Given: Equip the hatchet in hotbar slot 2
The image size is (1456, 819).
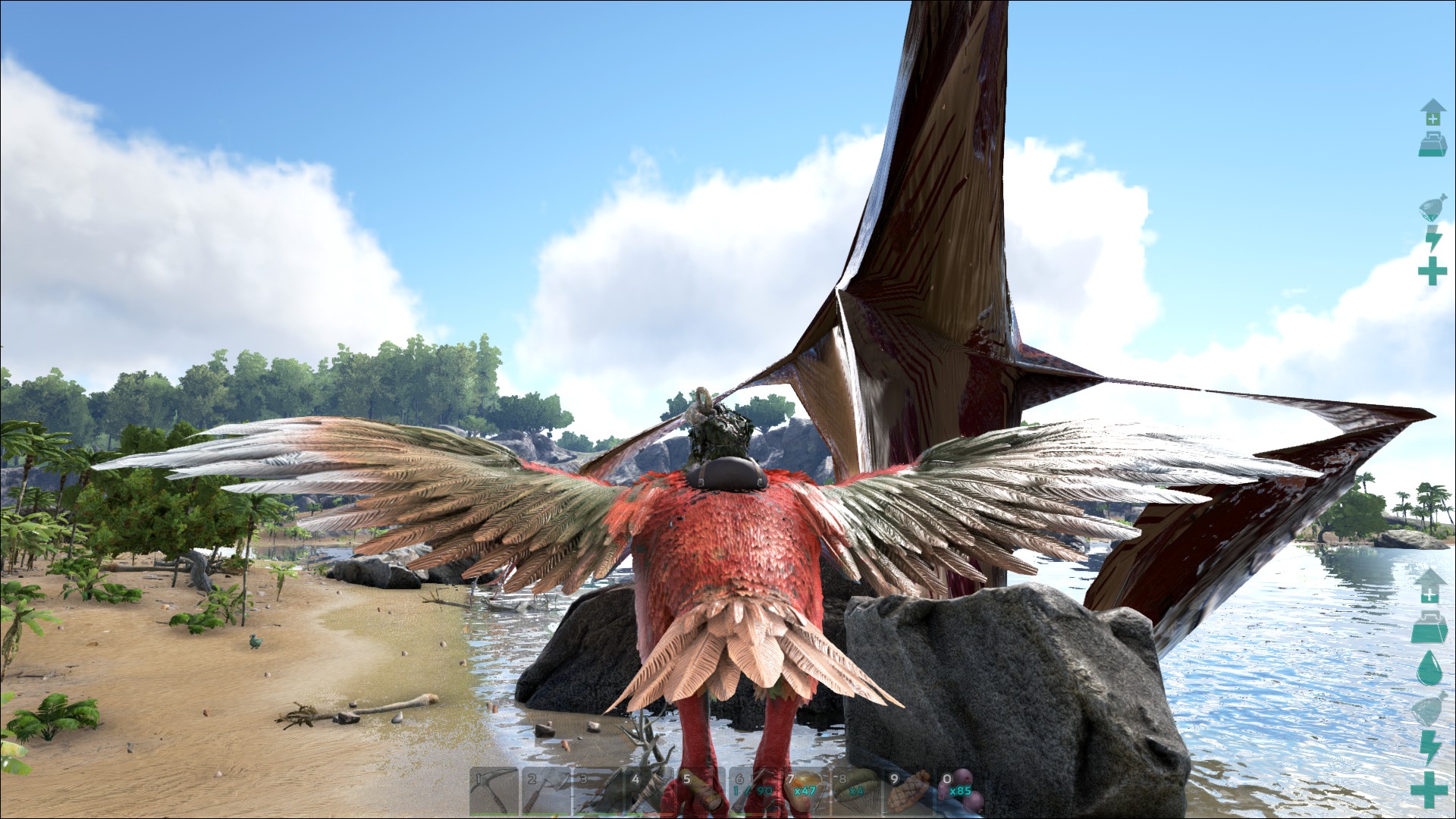Looking at the screenshot, I should [x=546, y=792].
